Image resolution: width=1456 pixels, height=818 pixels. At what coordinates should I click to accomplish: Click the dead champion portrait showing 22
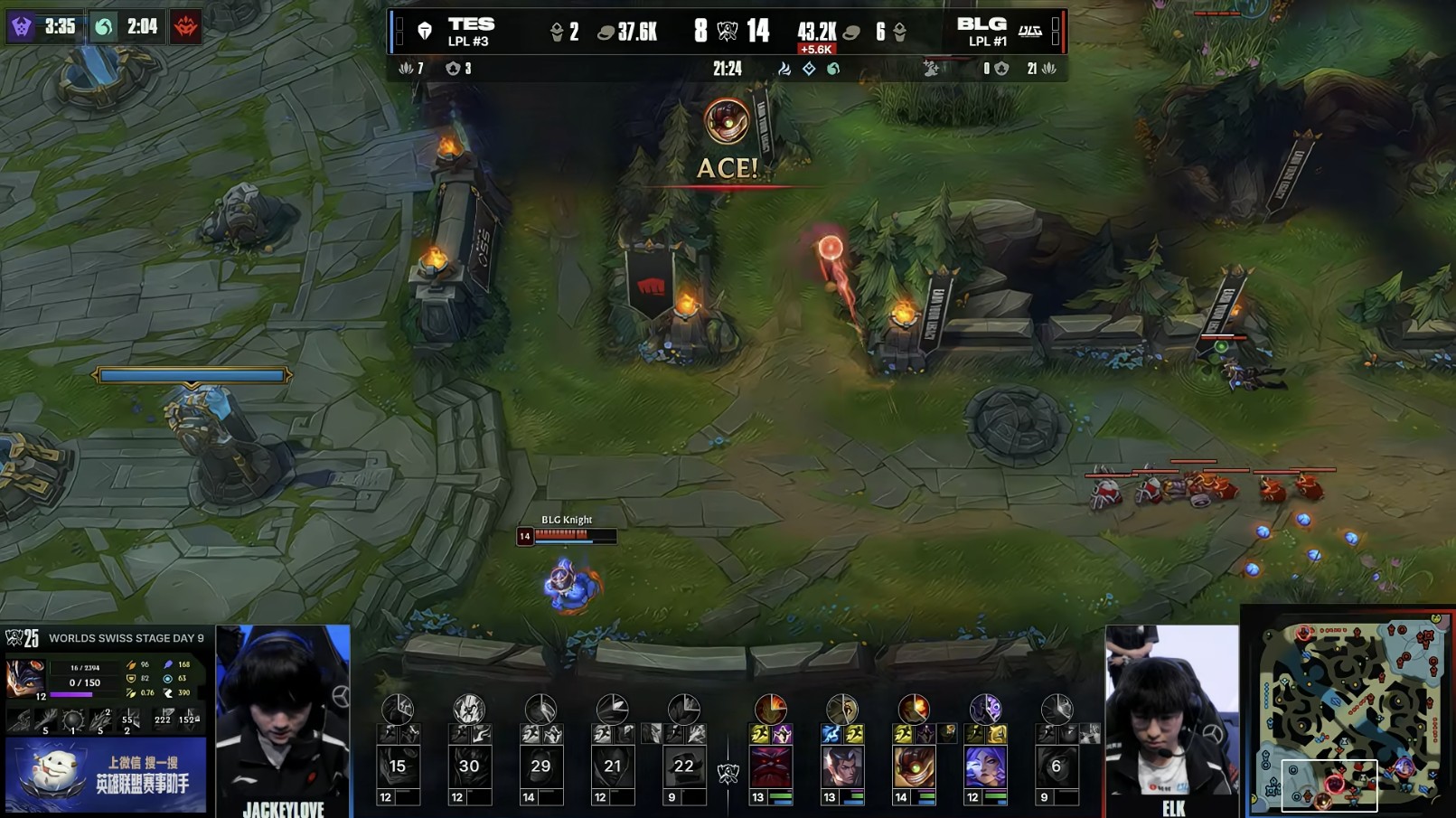[x=683, y=767]
